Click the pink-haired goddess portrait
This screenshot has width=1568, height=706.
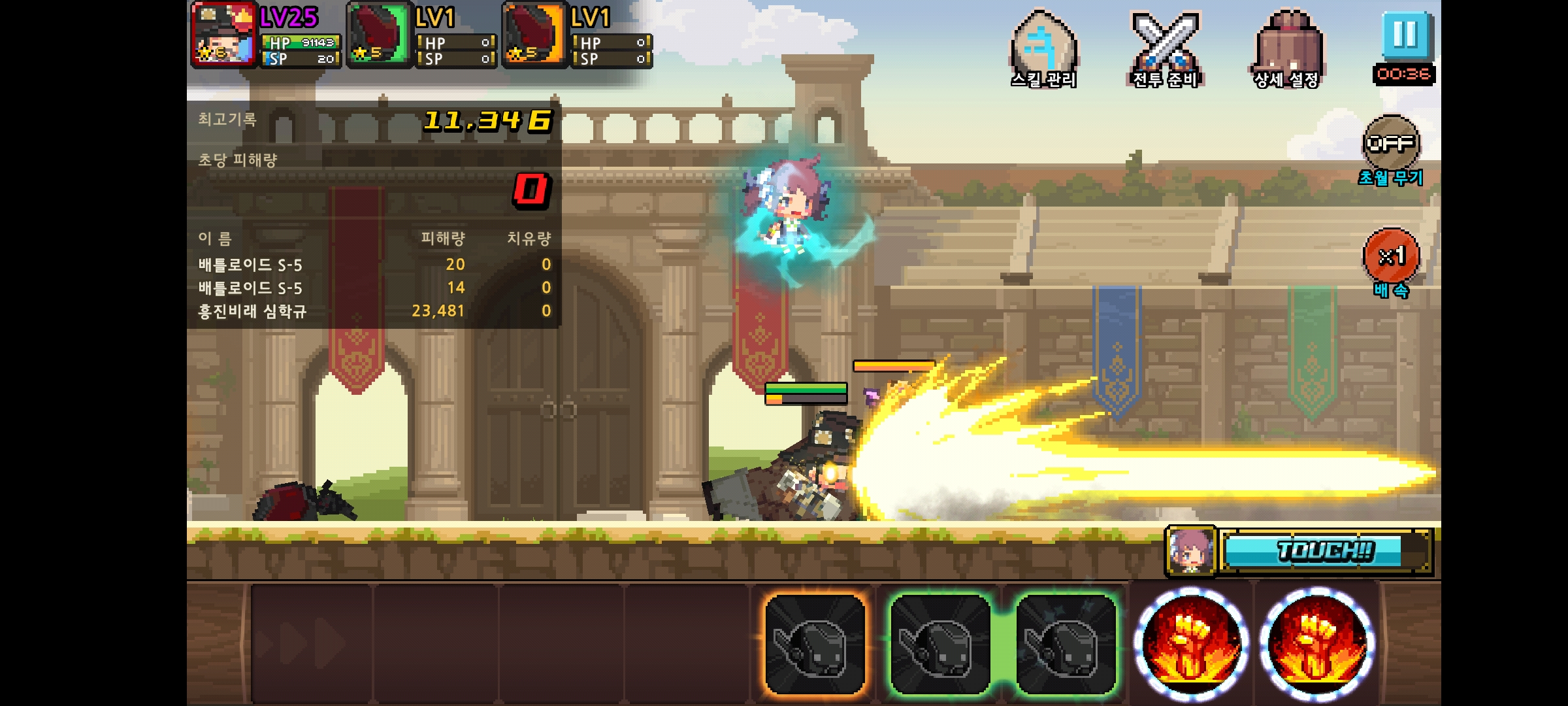click(1190, 552)
